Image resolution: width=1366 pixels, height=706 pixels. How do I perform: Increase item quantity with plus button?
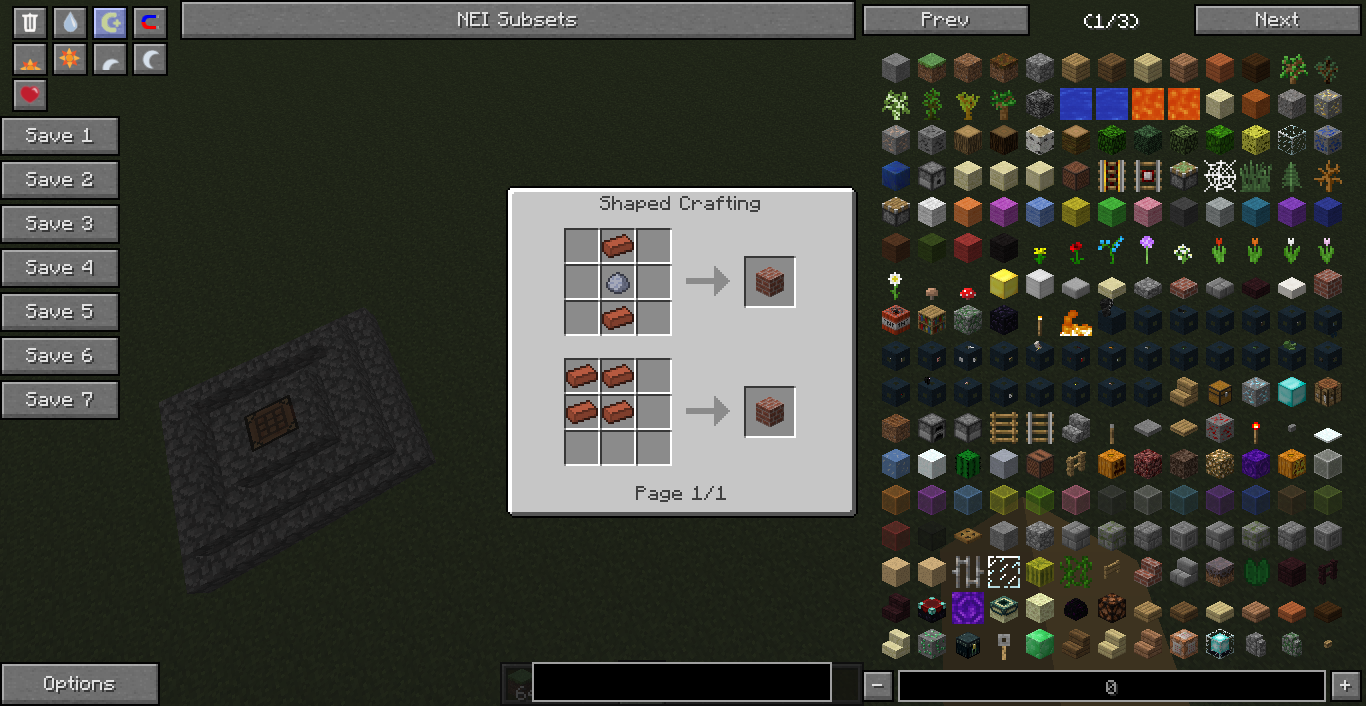pyautogui.click(x=1344, y=686)
